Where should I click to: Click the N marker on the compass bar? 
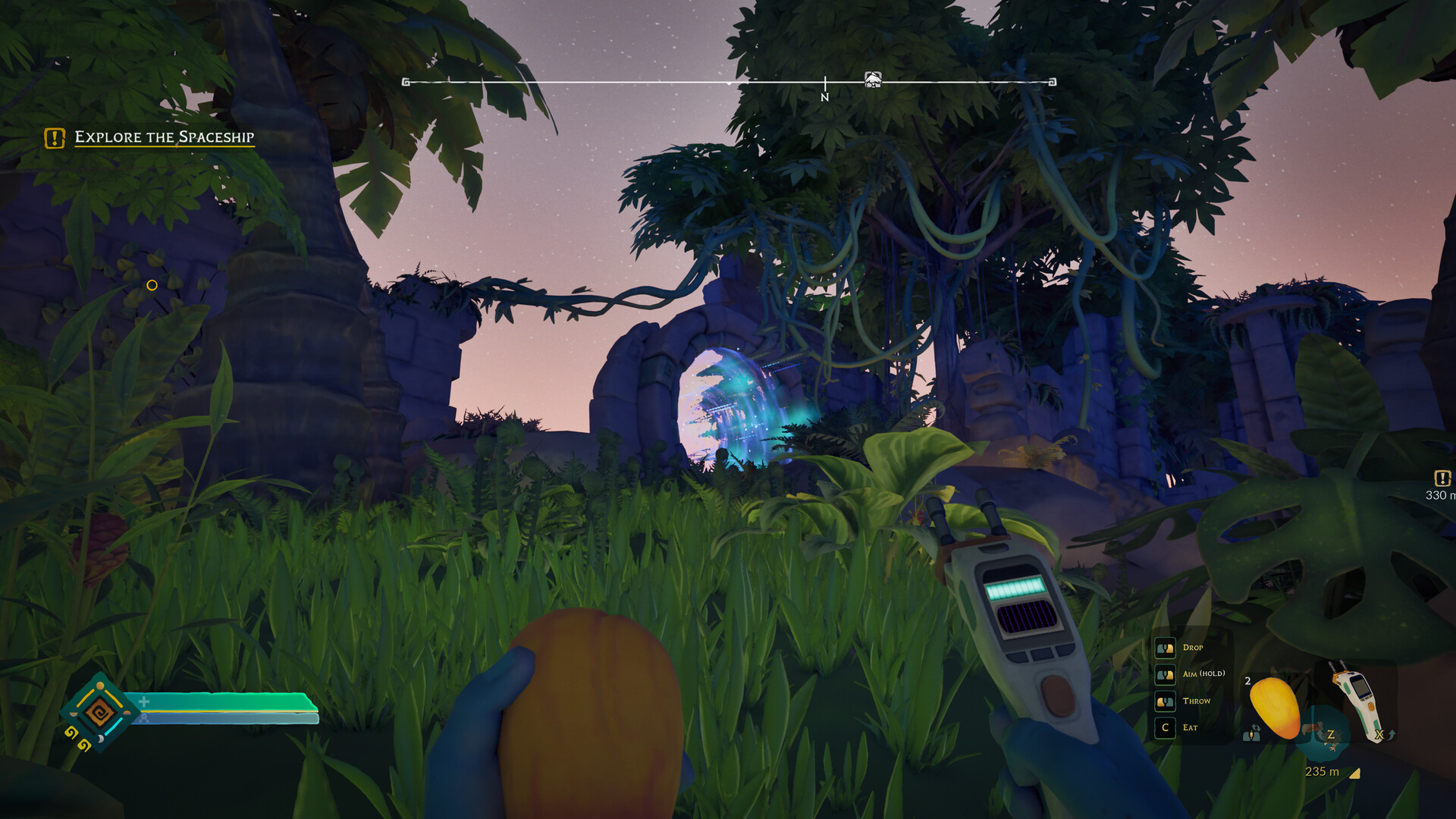[825, 97]
